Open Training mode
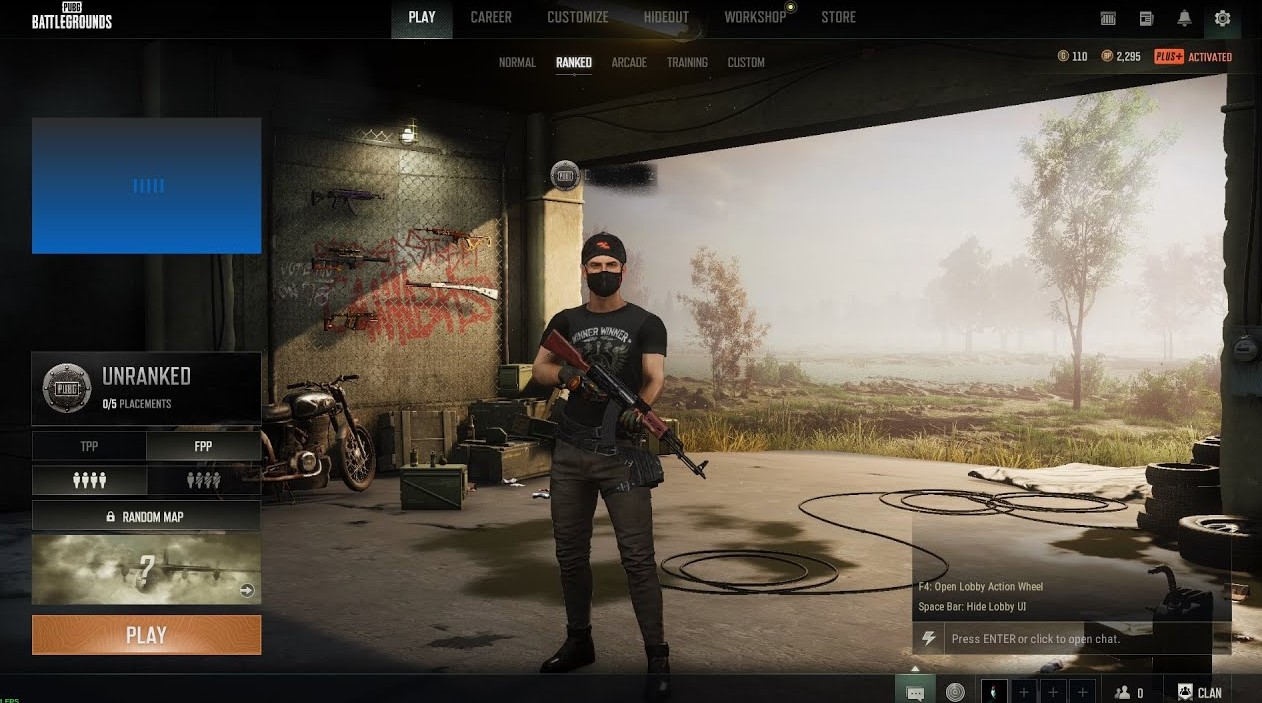The height and width of the screenshot is (703, 1262). click(687, 62)
